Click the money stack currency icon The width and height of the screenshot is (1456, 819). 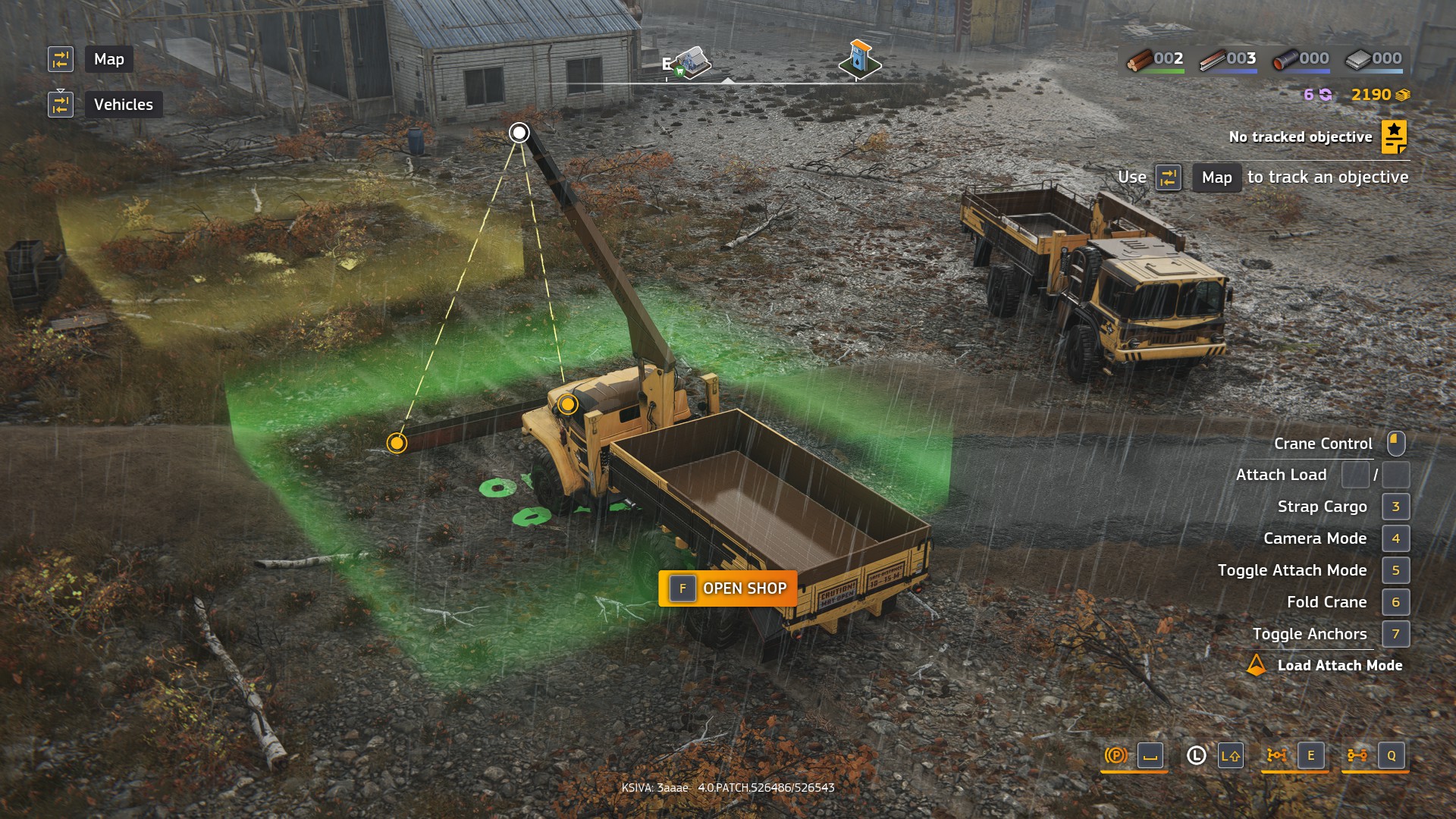tap(1401, 95)
